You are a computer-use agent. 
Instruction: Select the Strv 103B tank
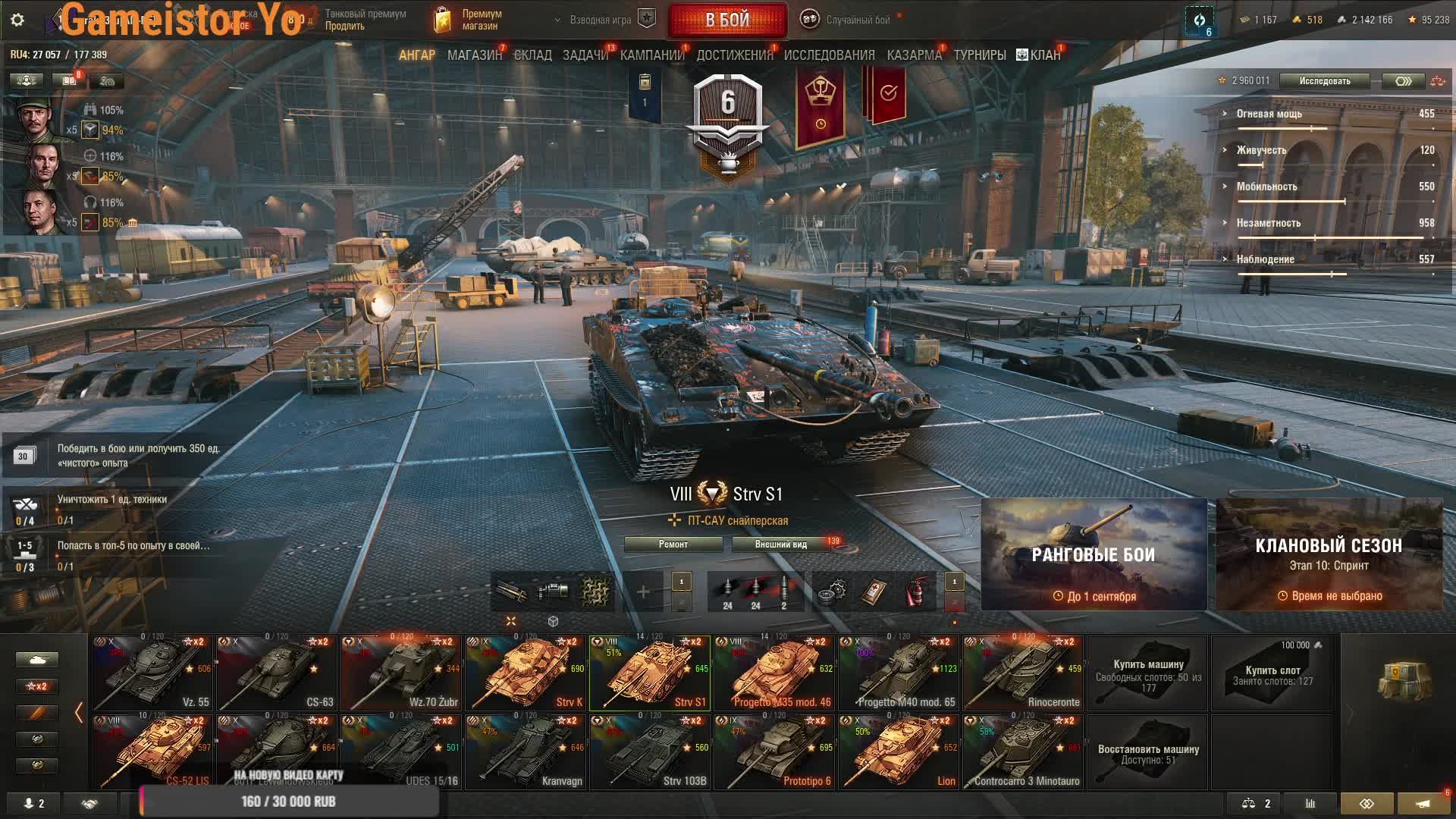pos(650,752)
